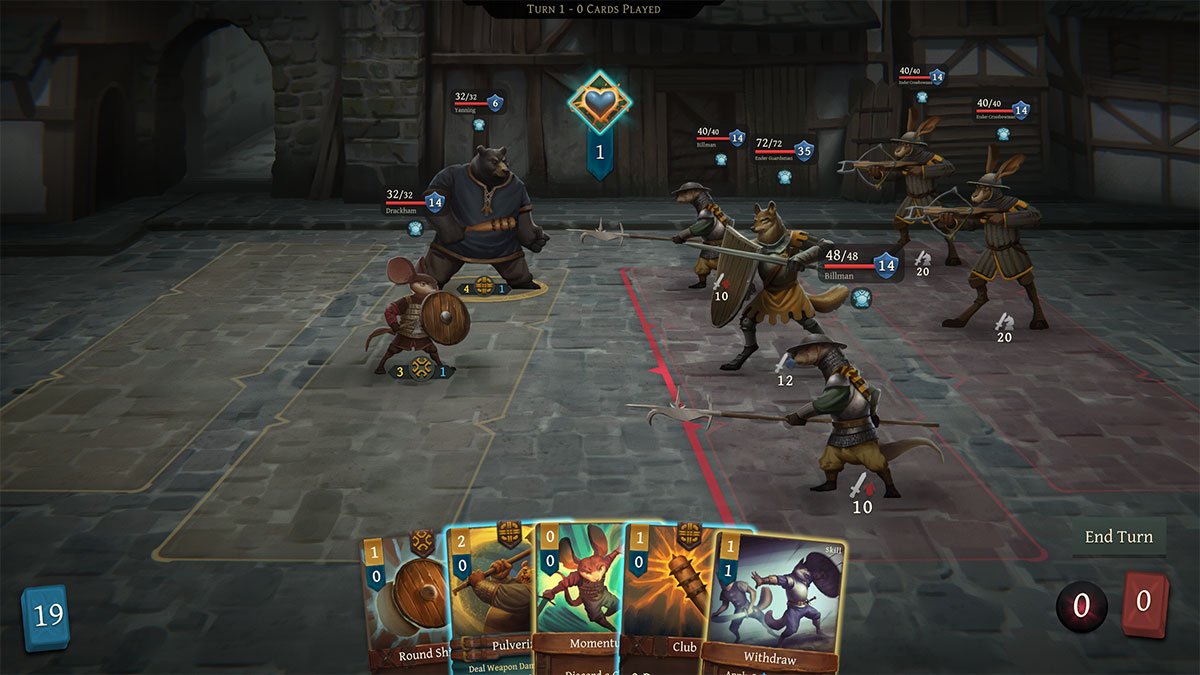The image size is (1200, 675).
Task: Click the dark round zero counter
Action: 1081,606
